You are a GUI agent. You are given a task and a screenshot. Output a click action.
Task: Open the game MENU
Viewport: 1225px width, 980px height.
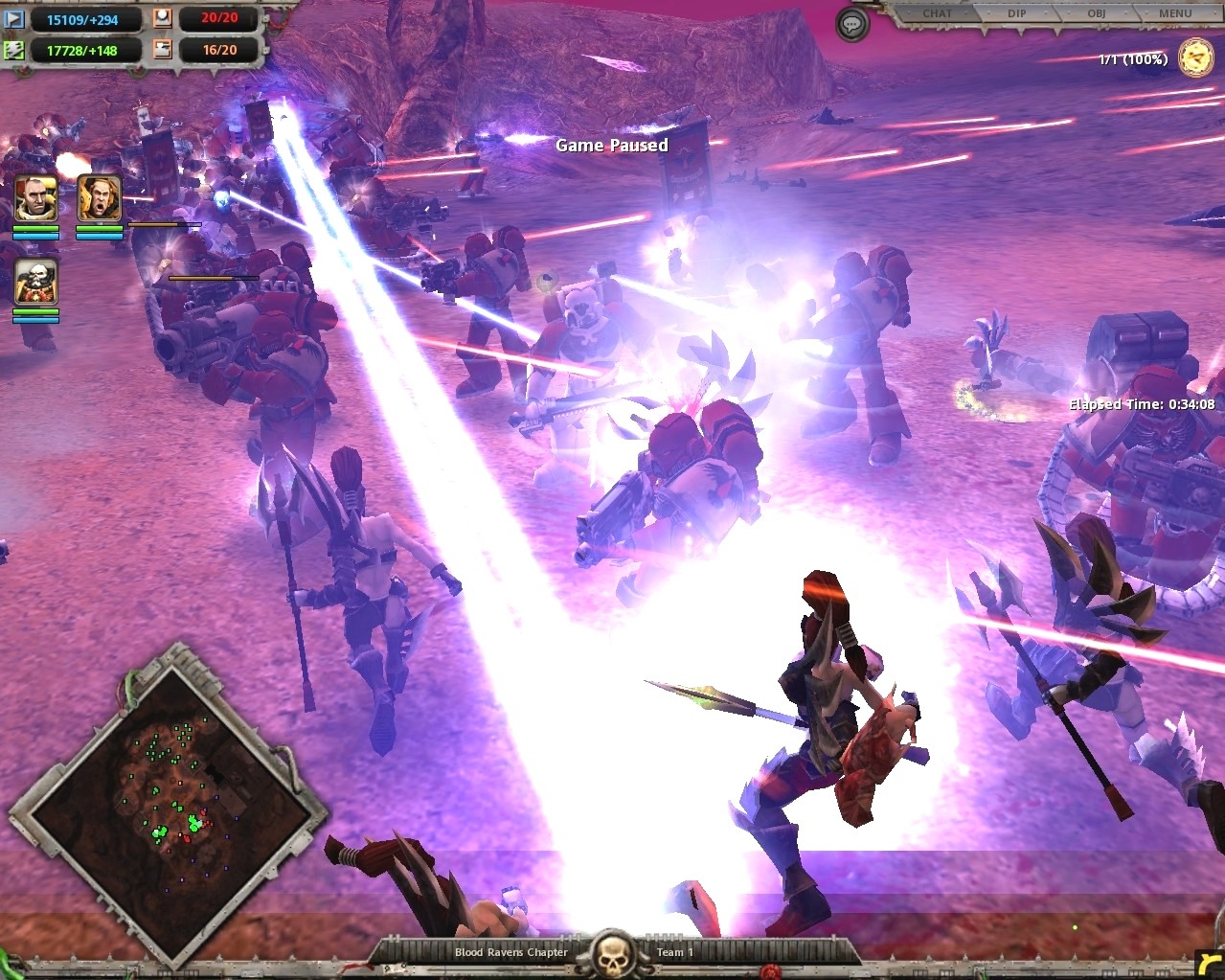coord(1175,13)
